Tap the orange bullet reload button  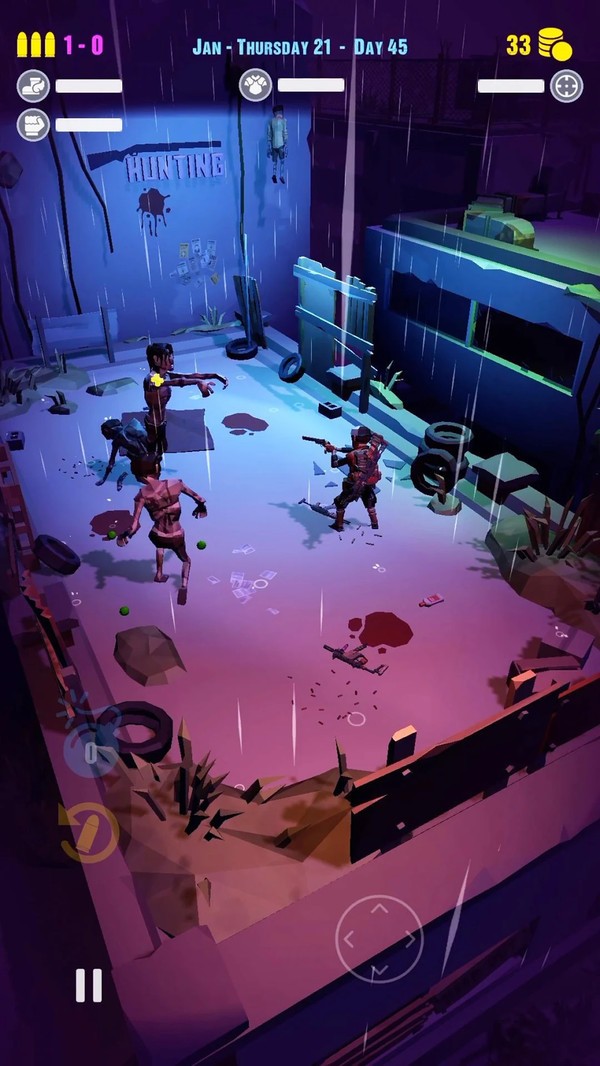(89, 831)
